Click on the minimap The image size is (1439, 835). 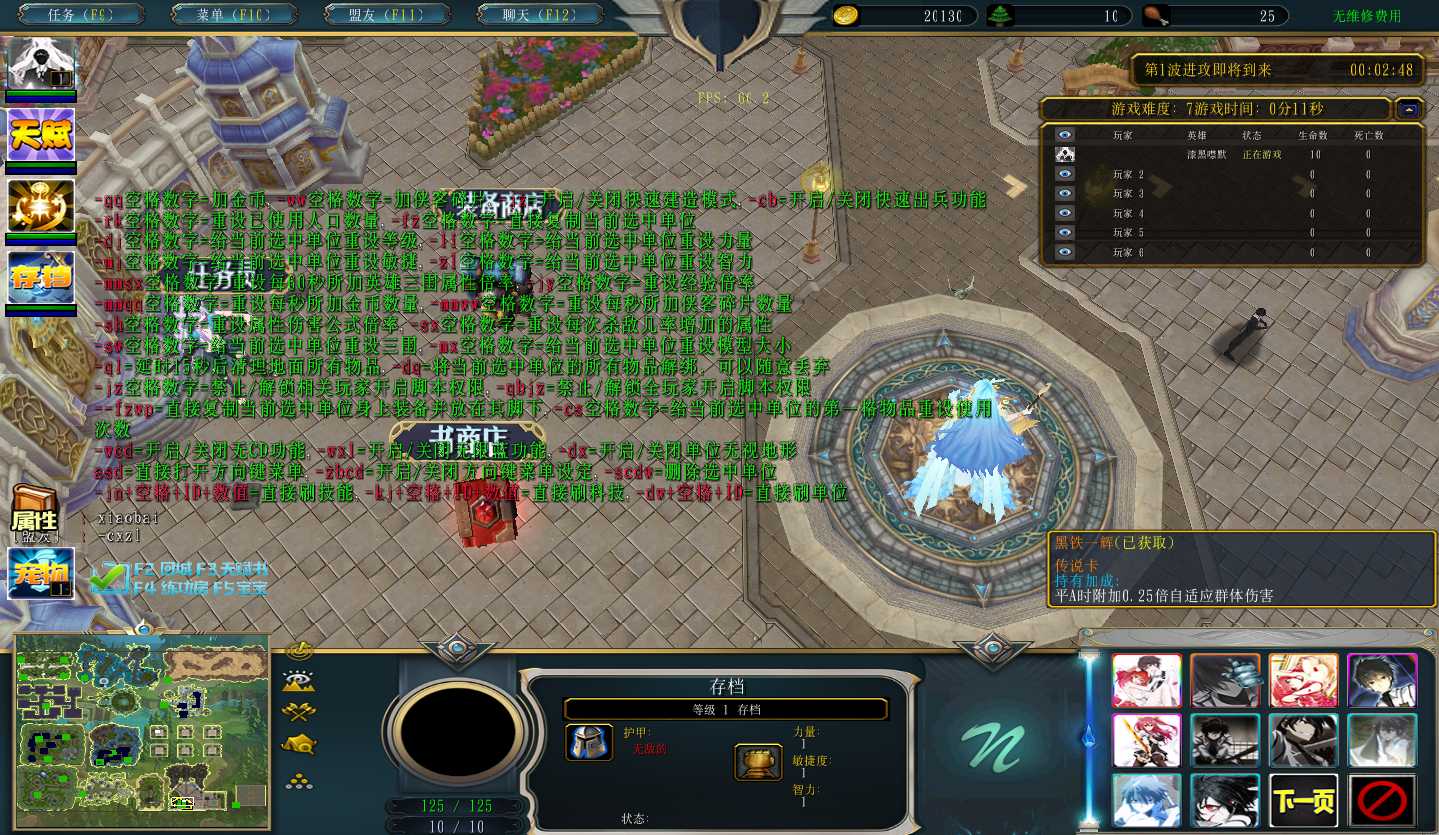tap(142, 731)
